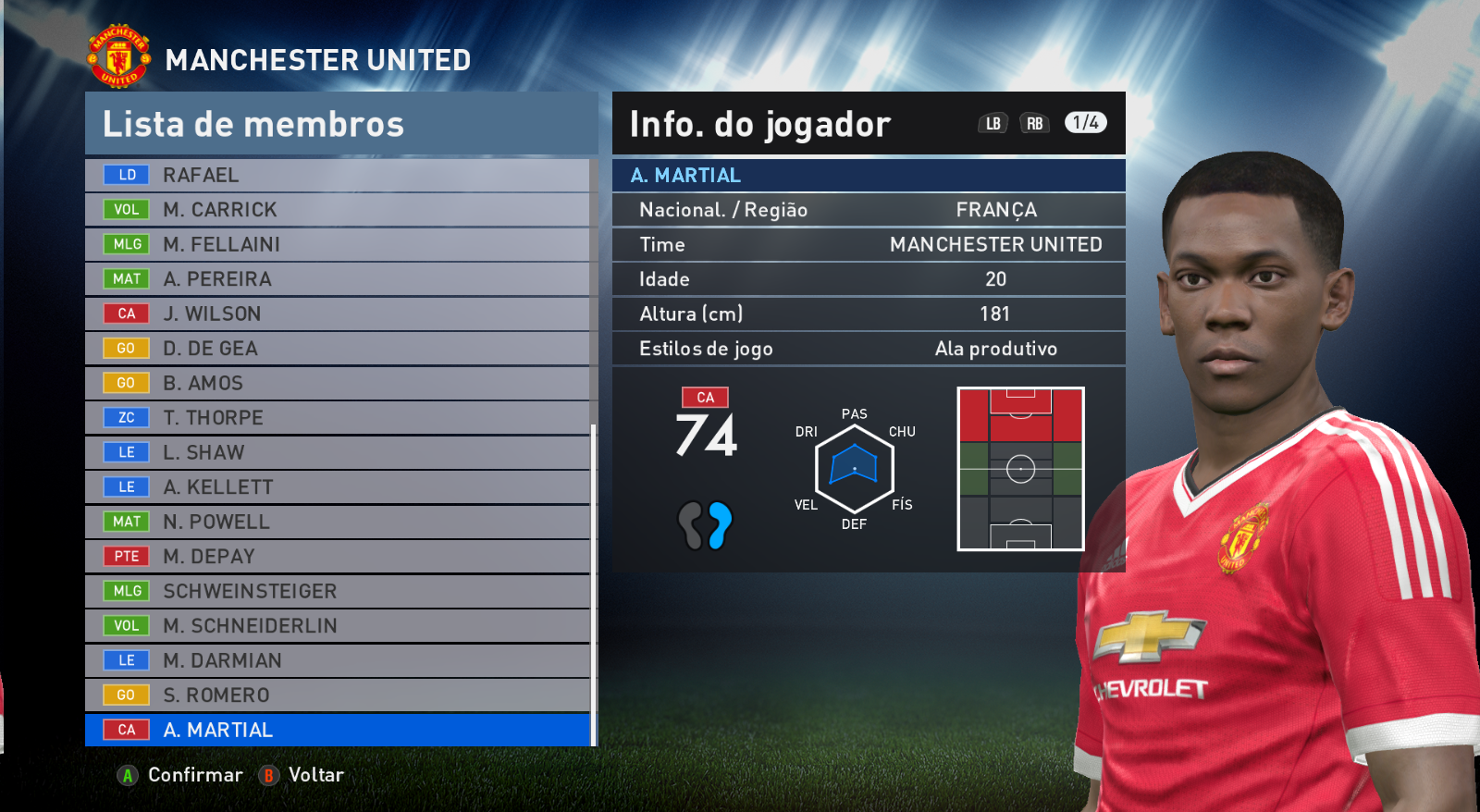Click the member list scrollbar
The image size is (1480, 812).
click(593, 583)
